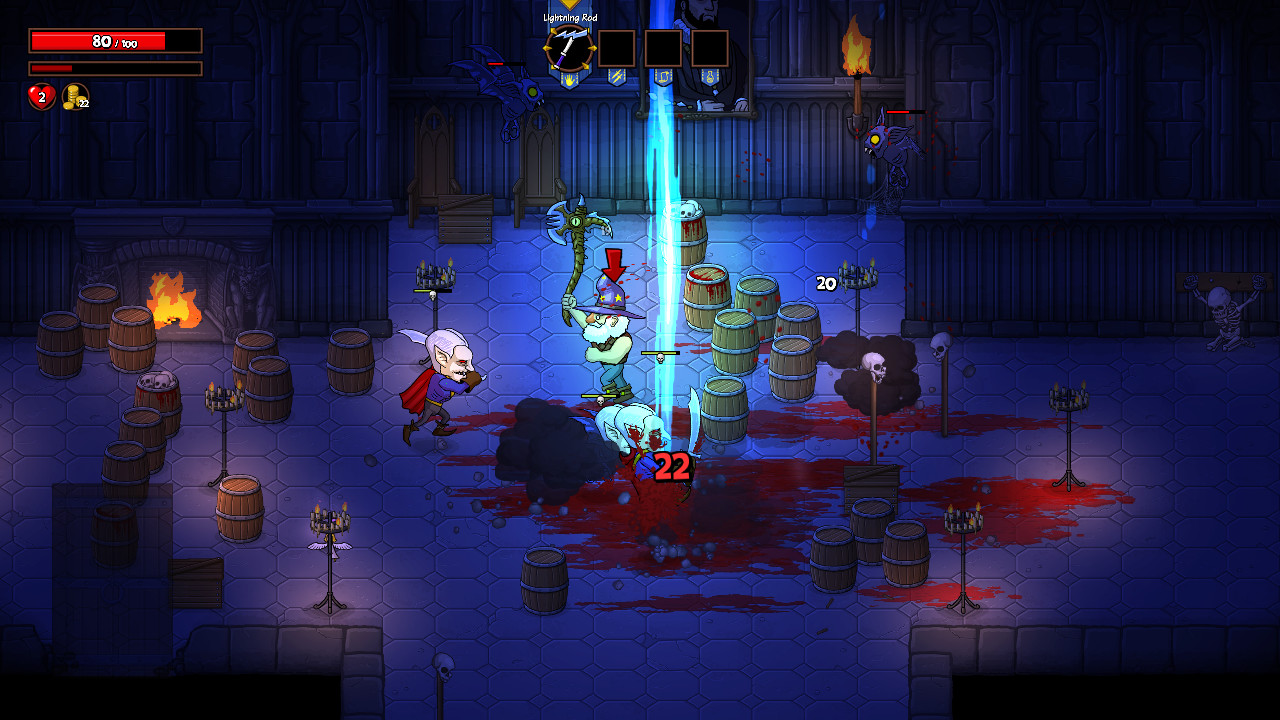The height and width of the screenshot is (720, 1280).
Task: Click the yellow arrow above the Lightning Rod banner
Action: 569,4
